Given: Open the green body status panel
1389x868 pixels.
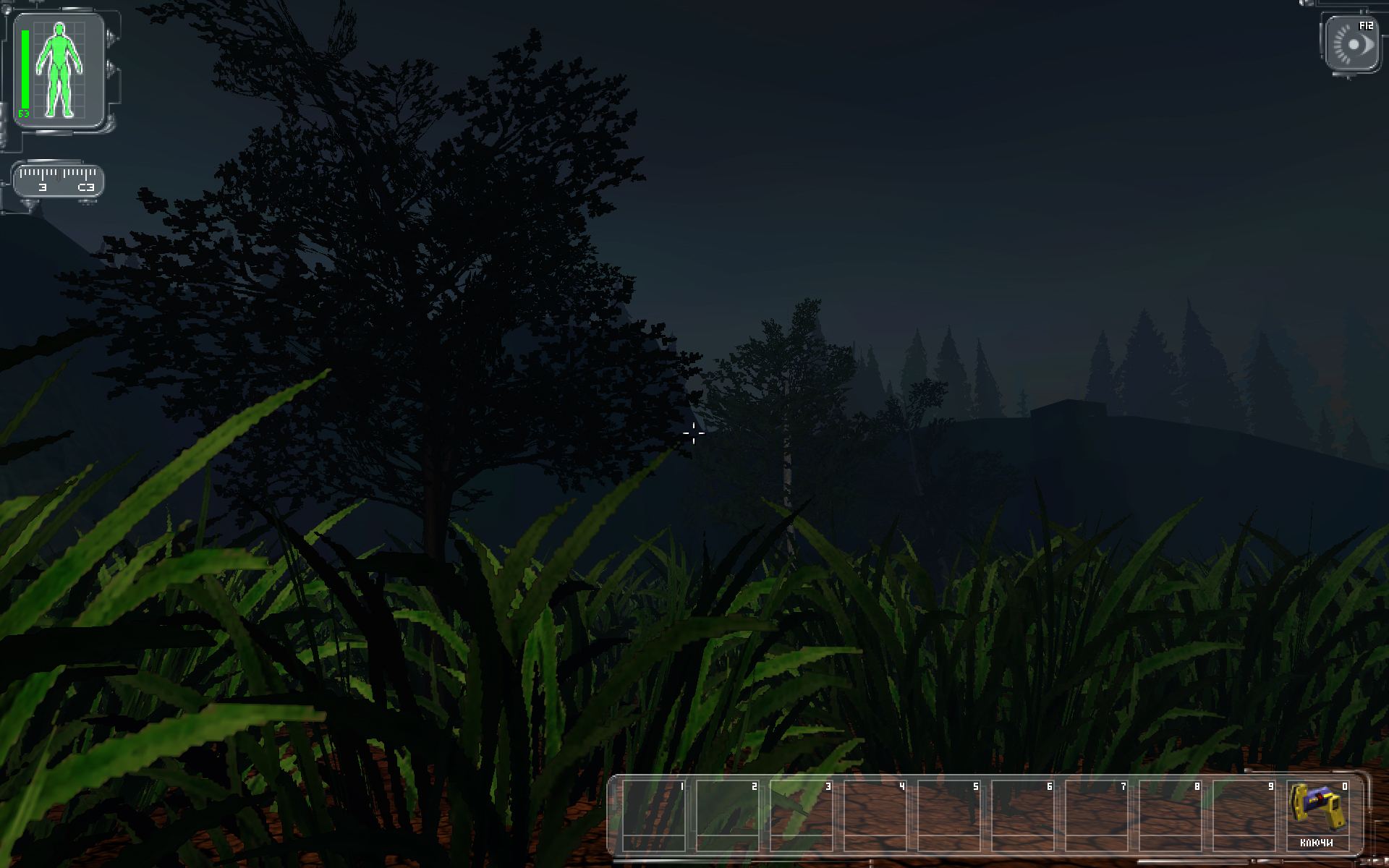Looking at the screenshot, I should click(59, 71).
